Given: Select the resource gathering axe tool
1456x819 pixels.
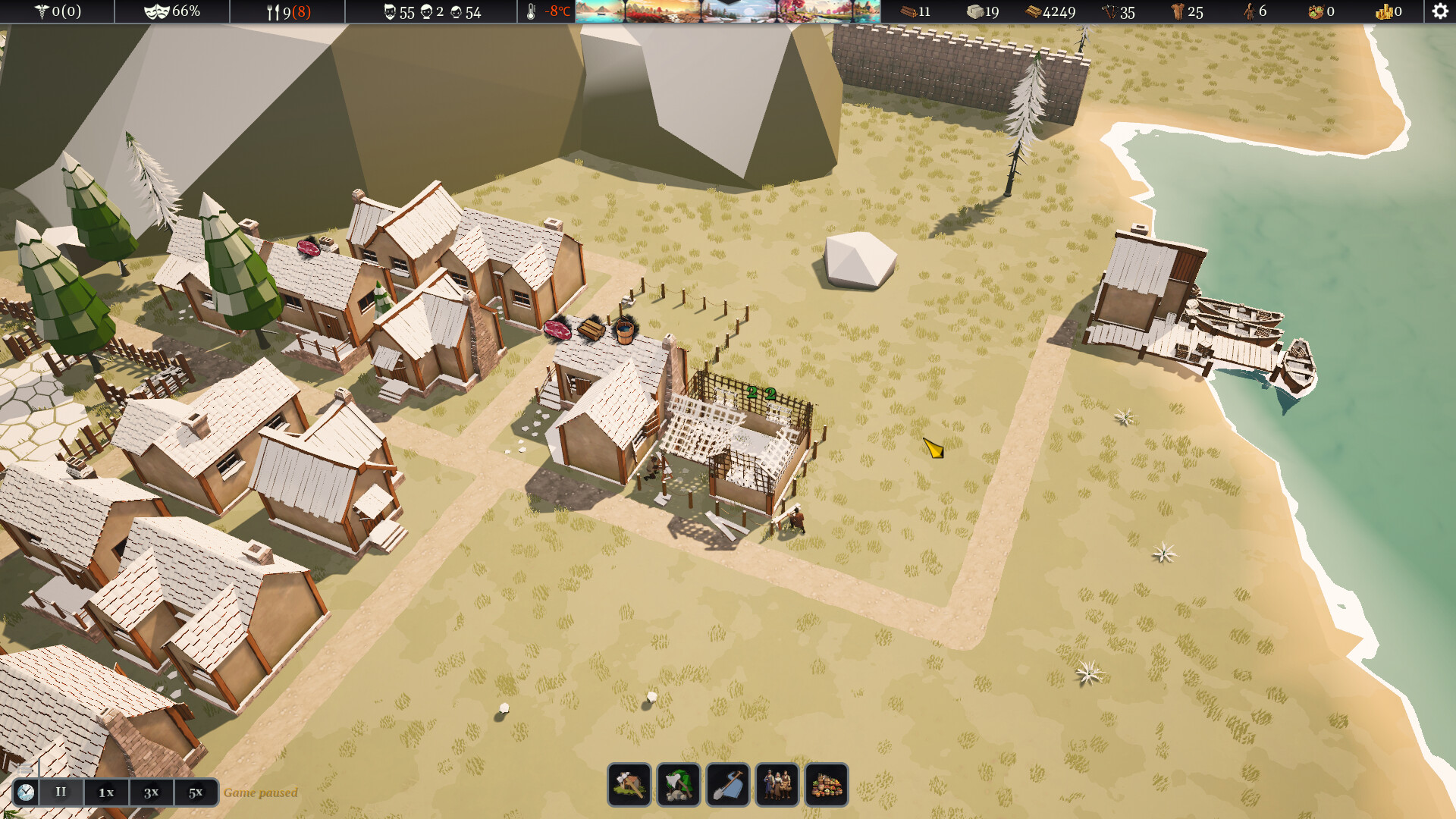Looking at the screenshot, I should coord(679,785).
